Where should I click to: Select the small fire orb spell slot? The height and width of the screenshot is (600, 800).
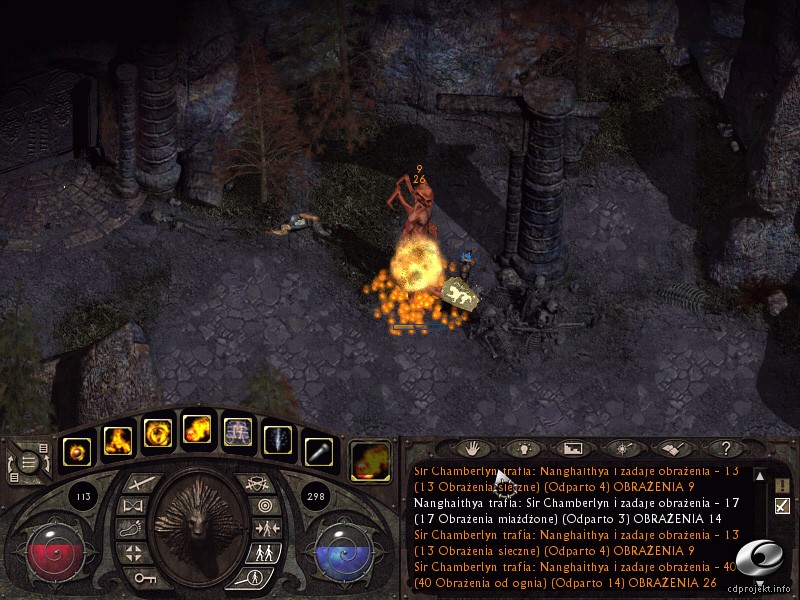(78, 449)
